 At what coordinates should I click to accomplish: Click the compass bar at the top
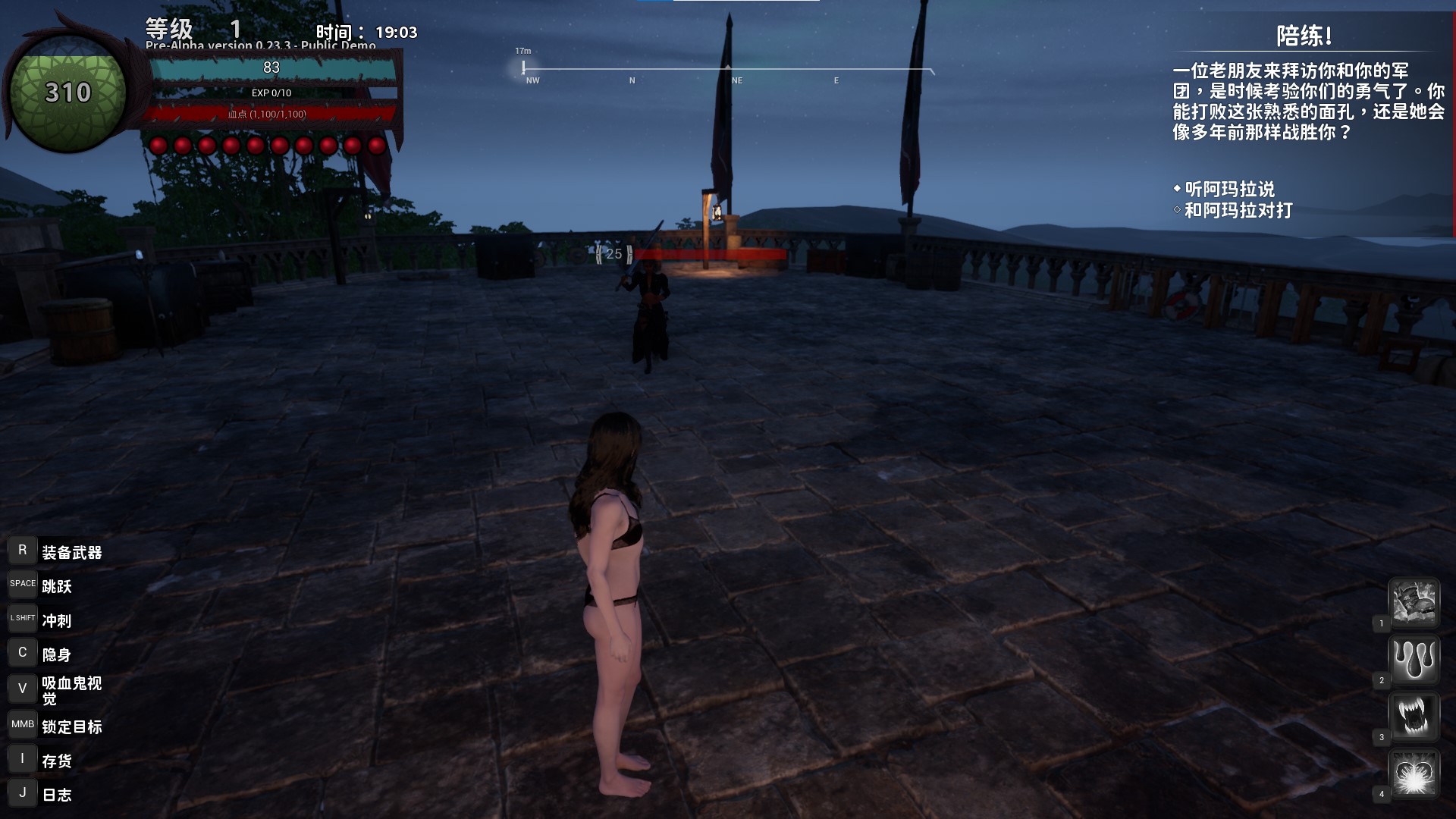(x=728, y=71)
